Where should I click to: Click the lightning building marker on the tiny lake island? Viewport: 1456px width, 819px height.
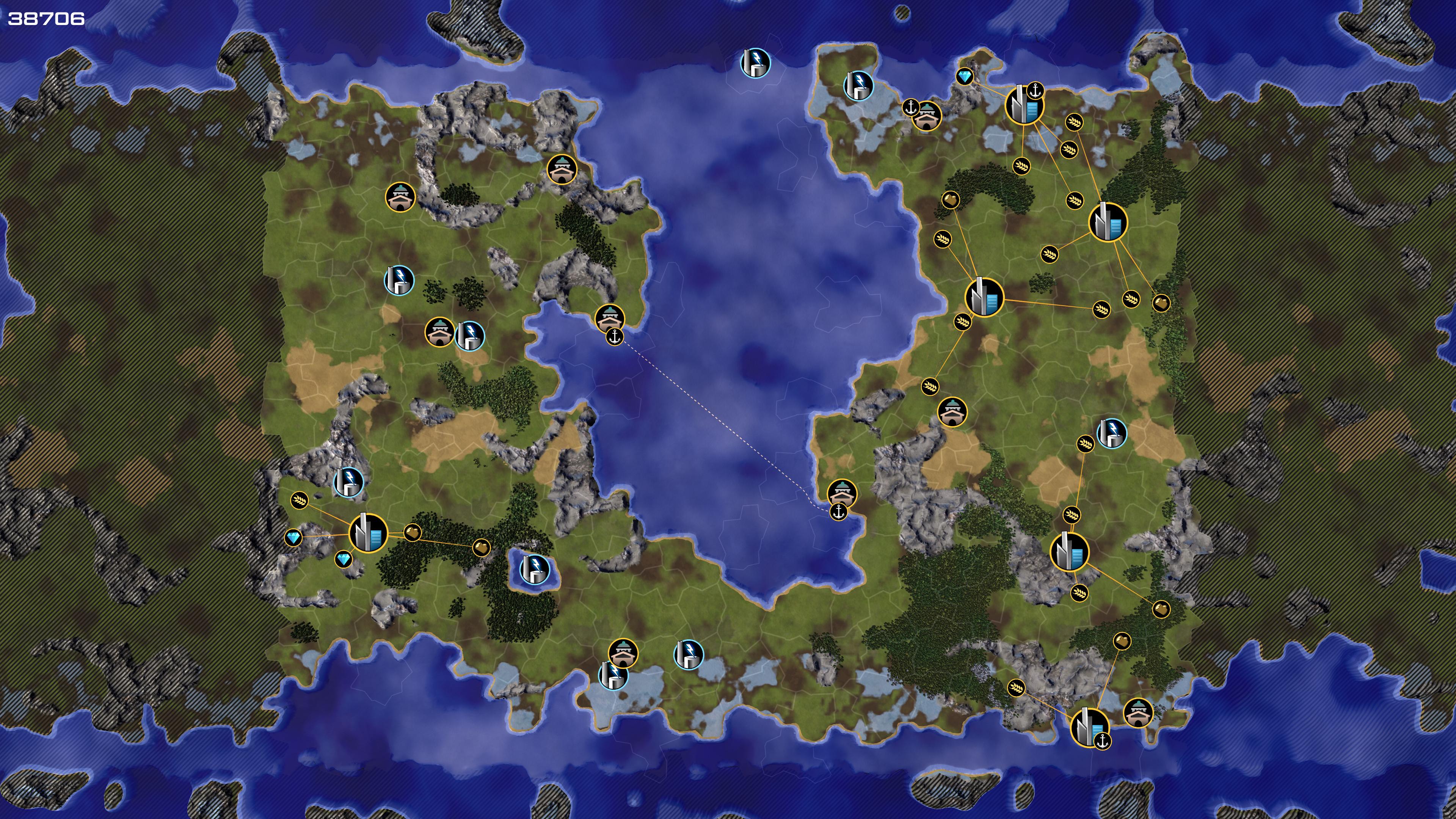click(x=534, y=568)
